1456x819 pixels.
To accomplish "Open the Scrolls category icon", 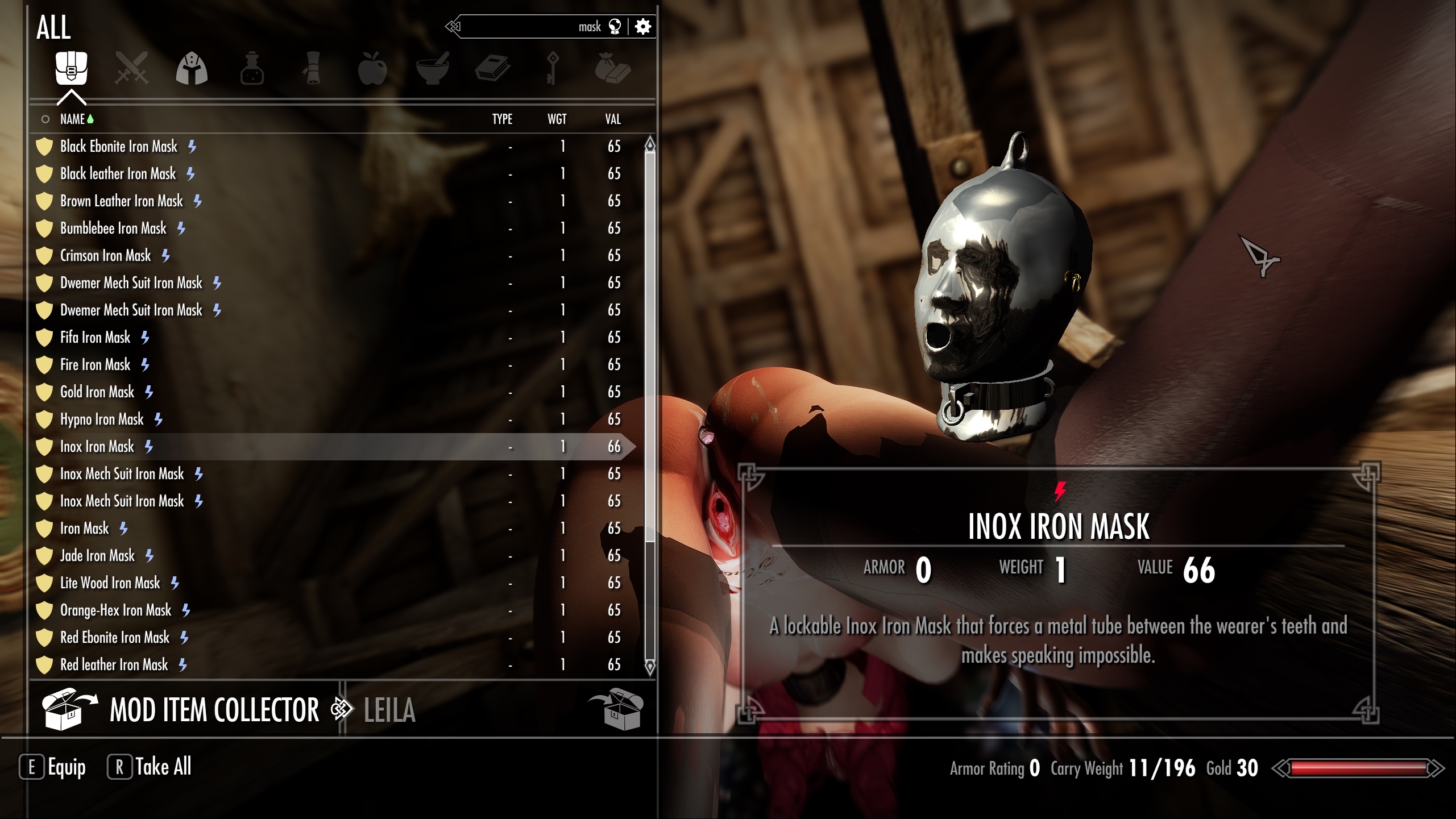I will 312,68.
